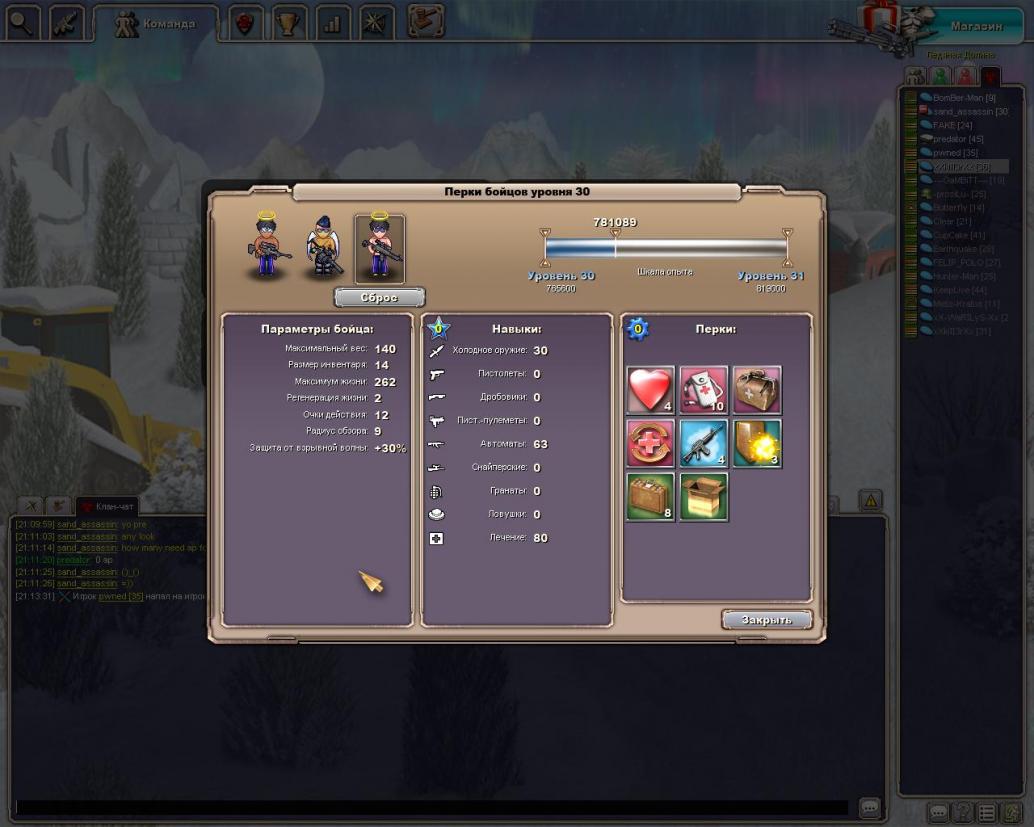Open the Команда team tab
The width and height of the screenshot is (1034, 827).
[154, 24]
